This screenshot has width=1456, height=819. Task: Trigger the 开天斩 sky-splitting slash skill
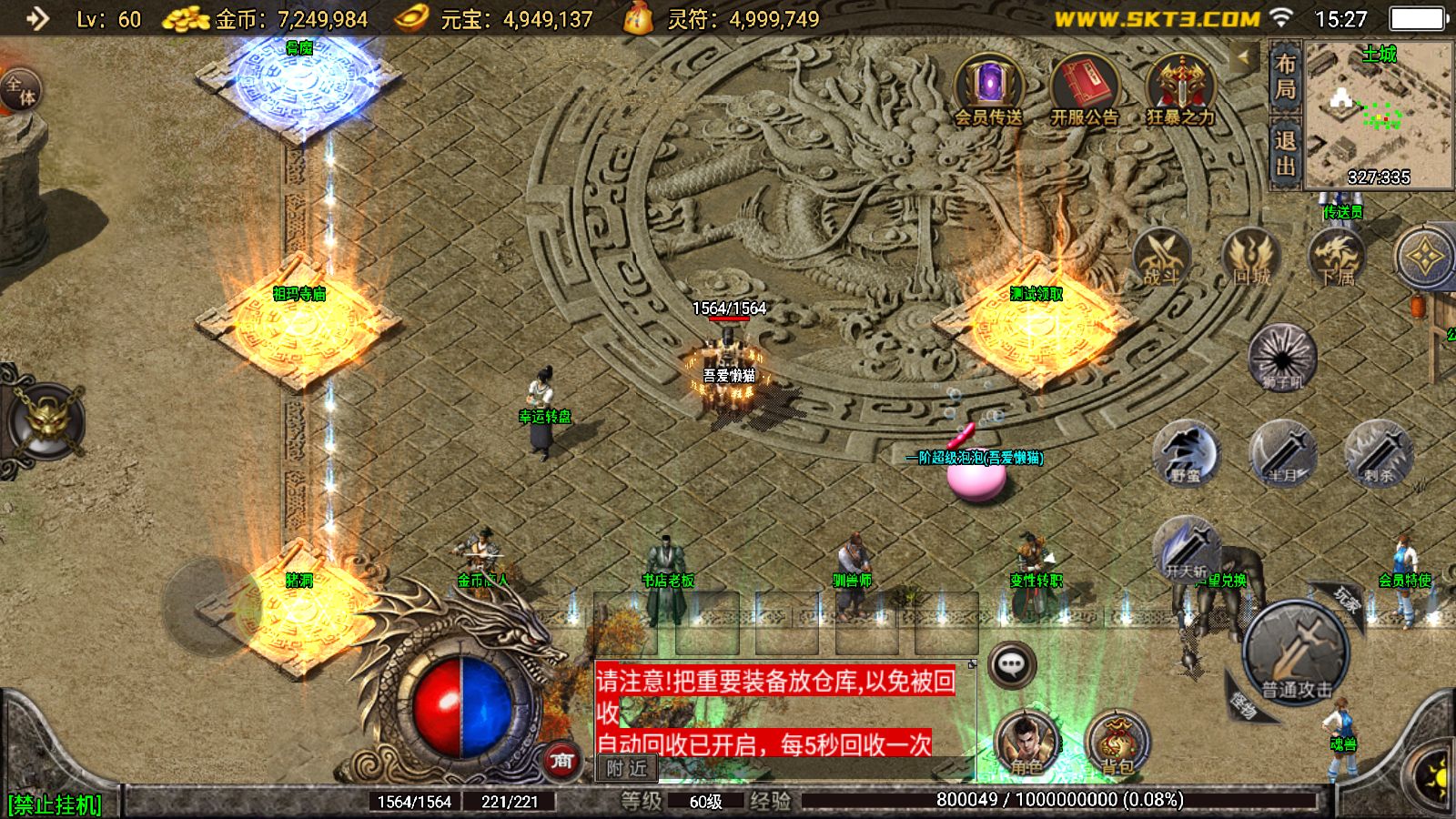point(1187,549)
